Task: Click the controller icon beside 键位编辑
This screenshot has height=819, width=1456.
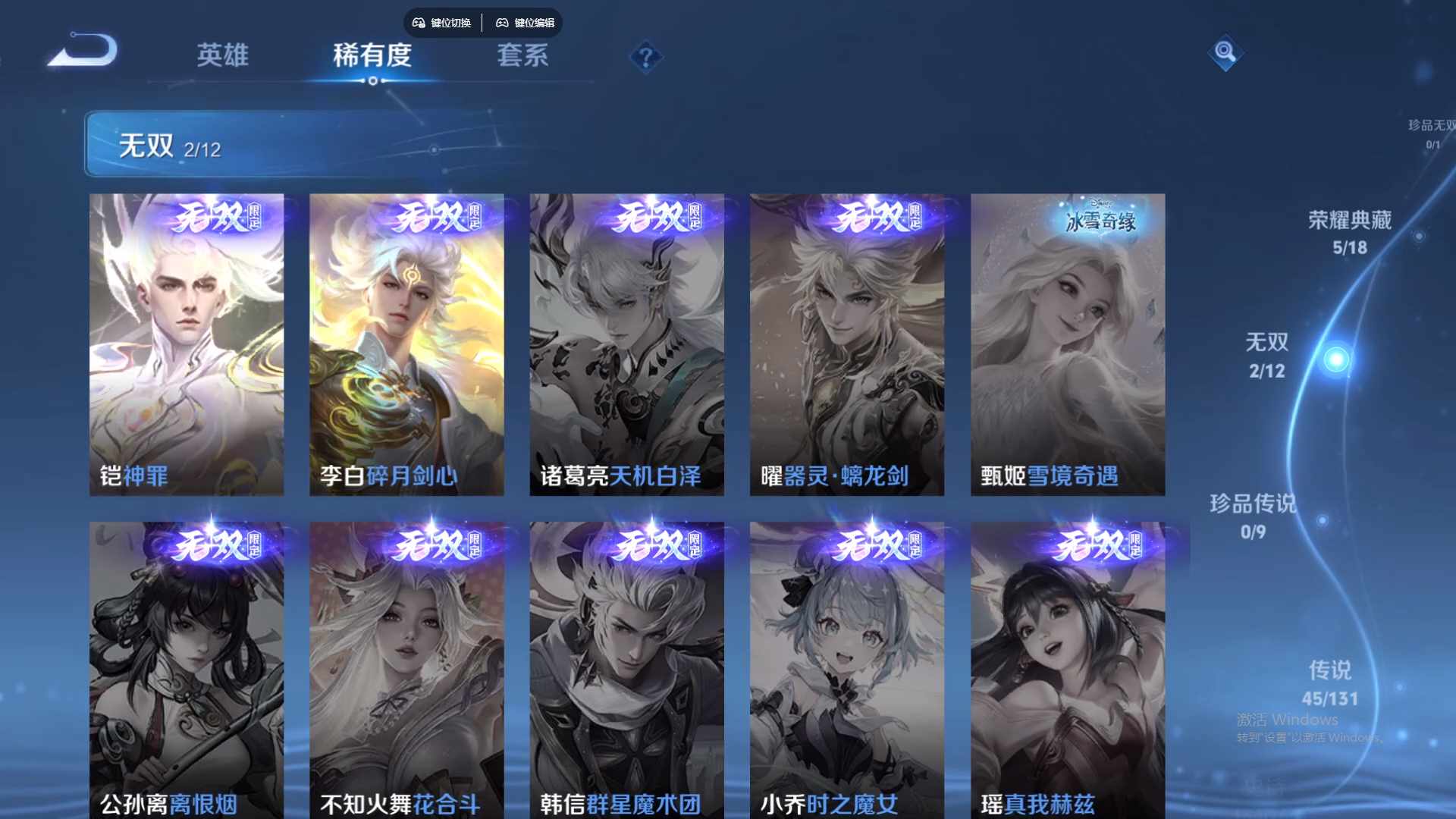Action: pos(502,23)
